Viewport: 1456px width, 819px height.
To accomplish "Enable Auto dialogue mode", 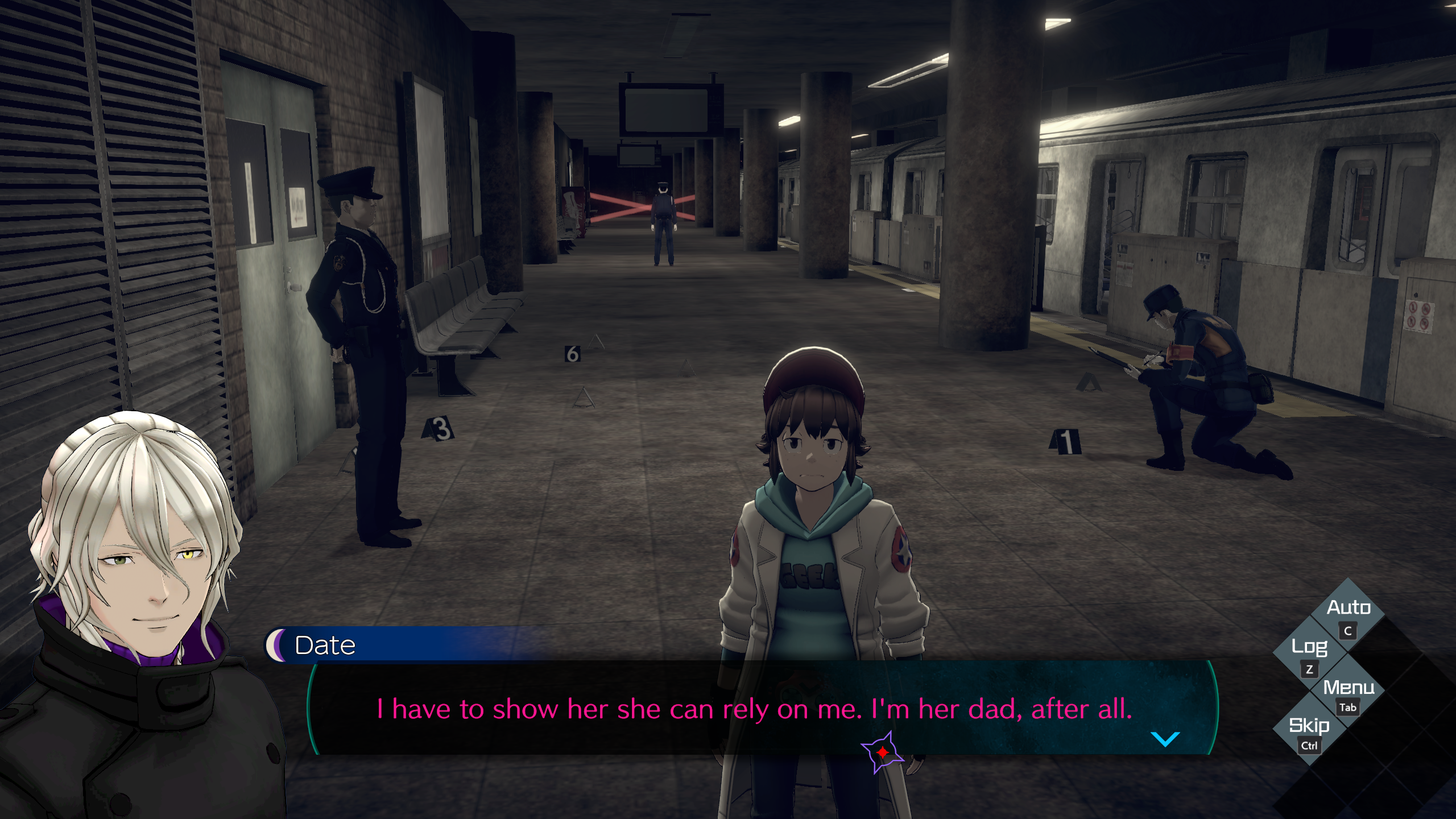I will (1348, 614).
